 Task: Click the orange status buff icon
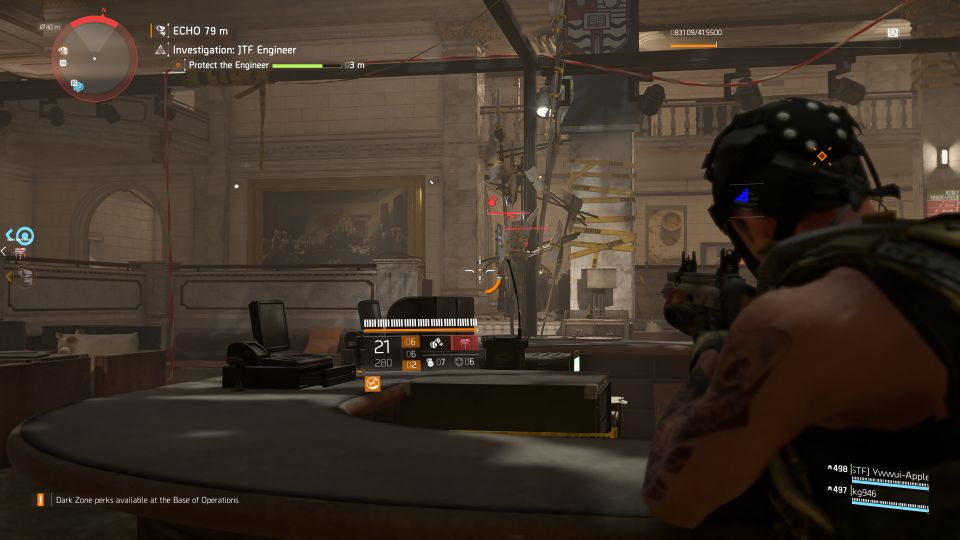point(373,382)
